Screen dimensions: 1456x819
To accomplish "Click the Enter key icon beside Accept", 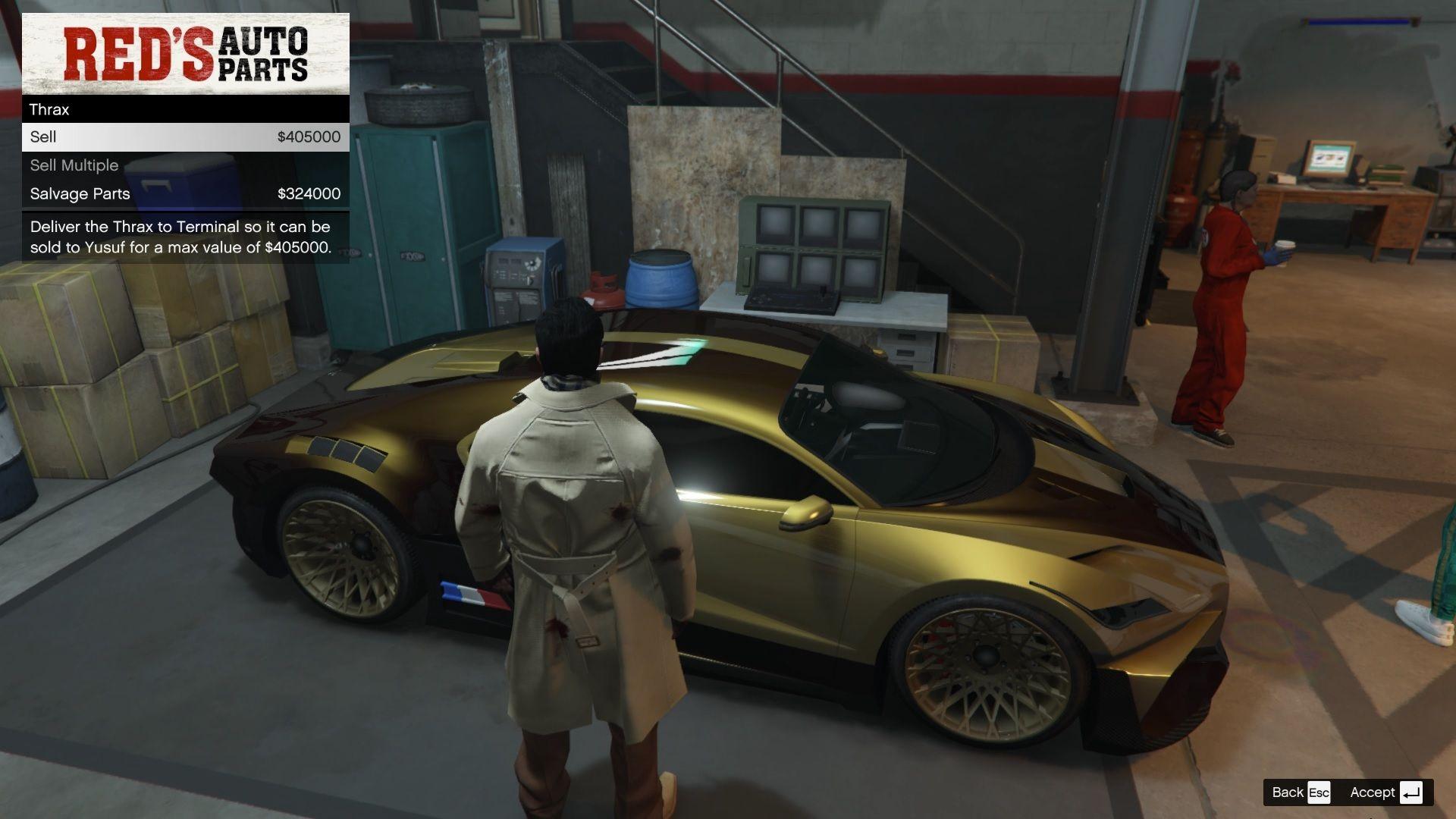I will (1411, 792).
